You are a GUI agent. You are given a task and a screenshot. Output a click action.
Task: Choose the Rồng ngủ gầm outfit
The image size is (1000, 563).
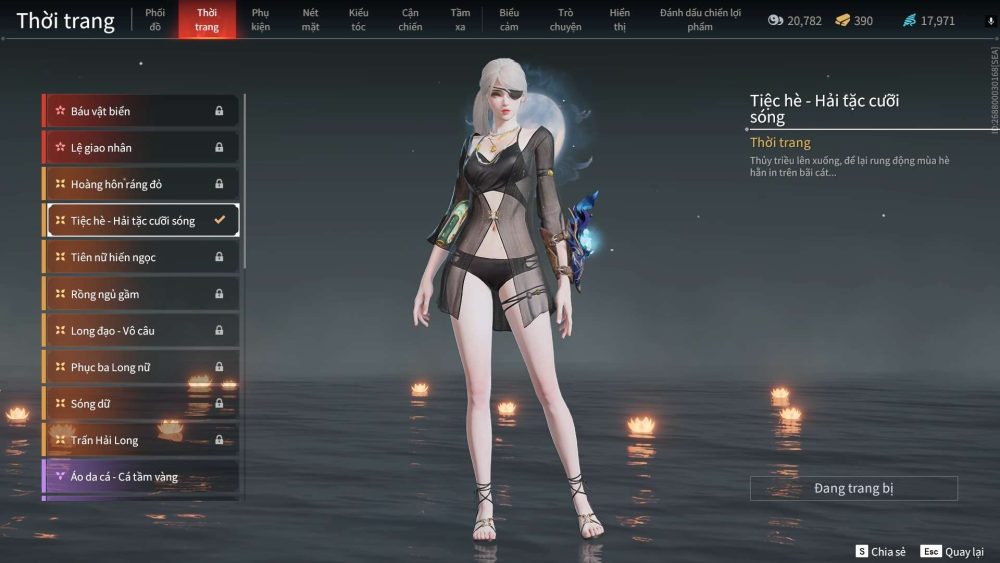(141, 294)
